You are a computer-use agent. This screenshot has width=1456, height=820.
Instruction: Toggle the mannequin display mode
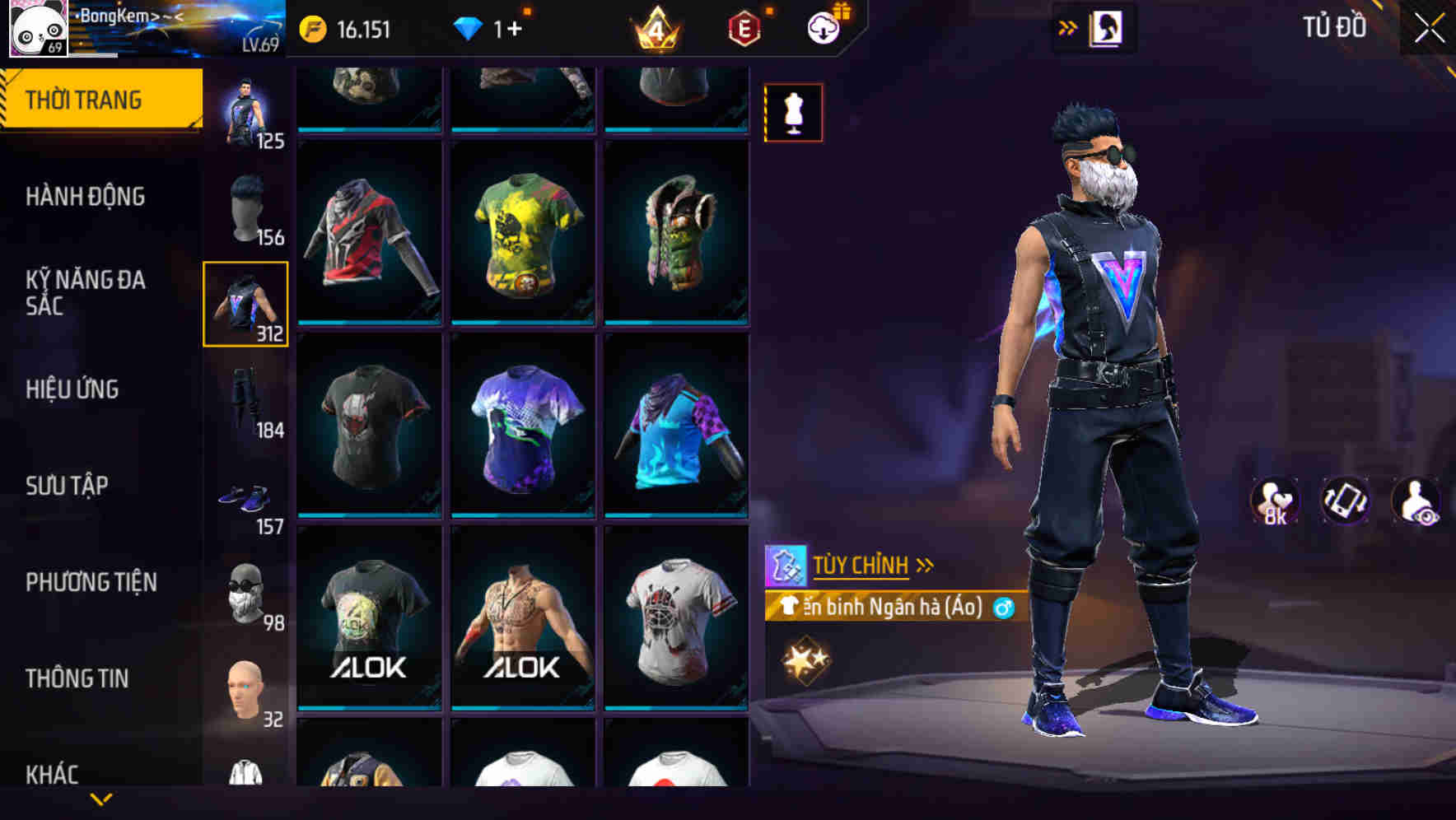793,113
